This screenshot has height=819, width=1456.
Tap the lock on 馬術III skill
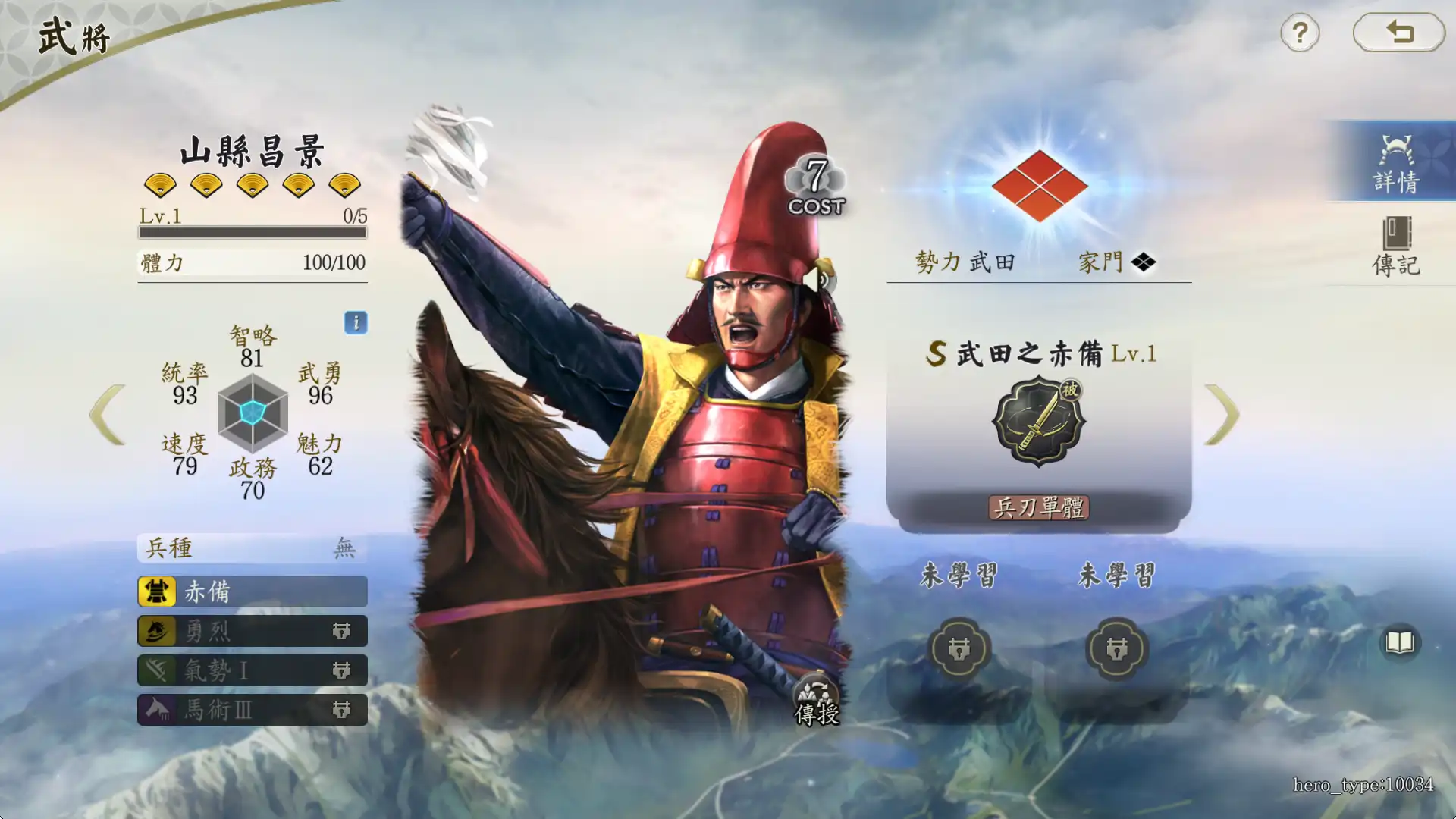coord(343,711)
